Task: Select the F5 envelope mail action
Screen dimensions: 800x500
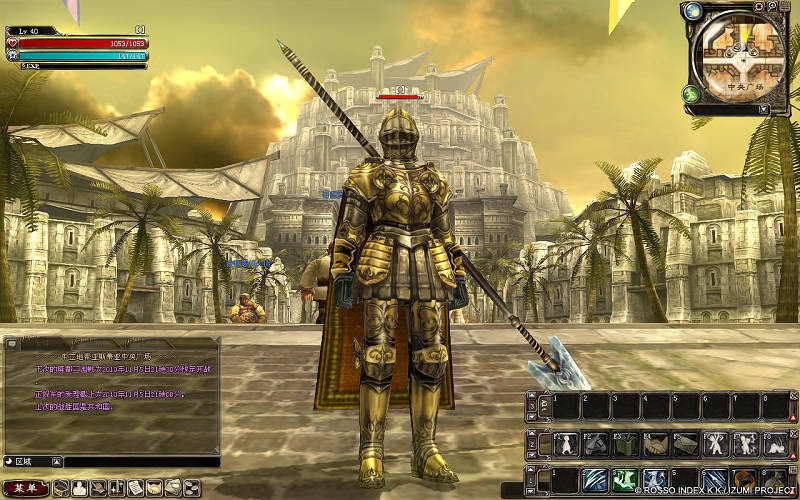Action: [686, 444]
